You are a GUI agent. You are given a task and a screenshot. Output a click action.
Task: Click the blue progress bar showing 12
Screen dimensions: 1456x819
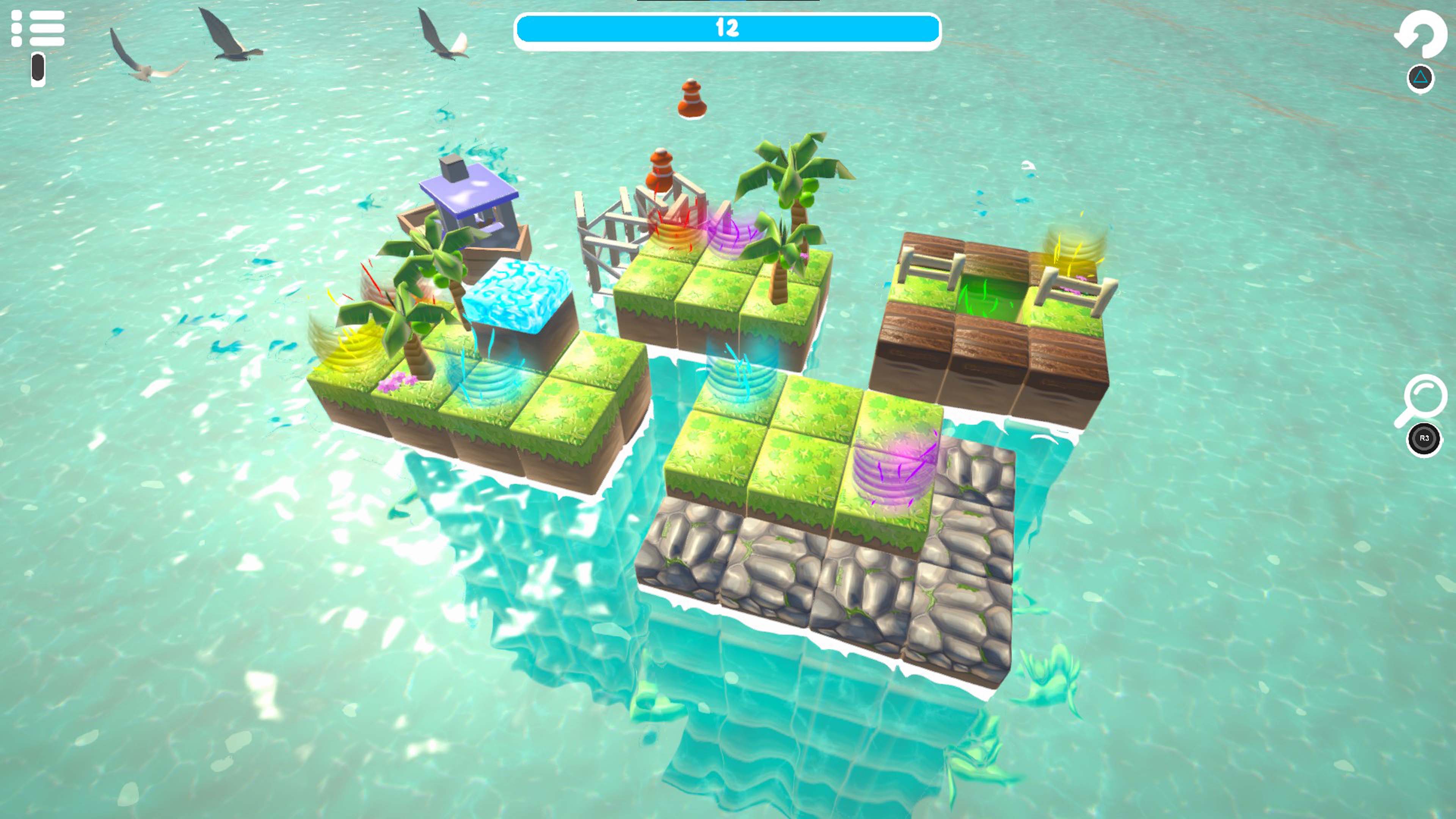click(728, 27)
